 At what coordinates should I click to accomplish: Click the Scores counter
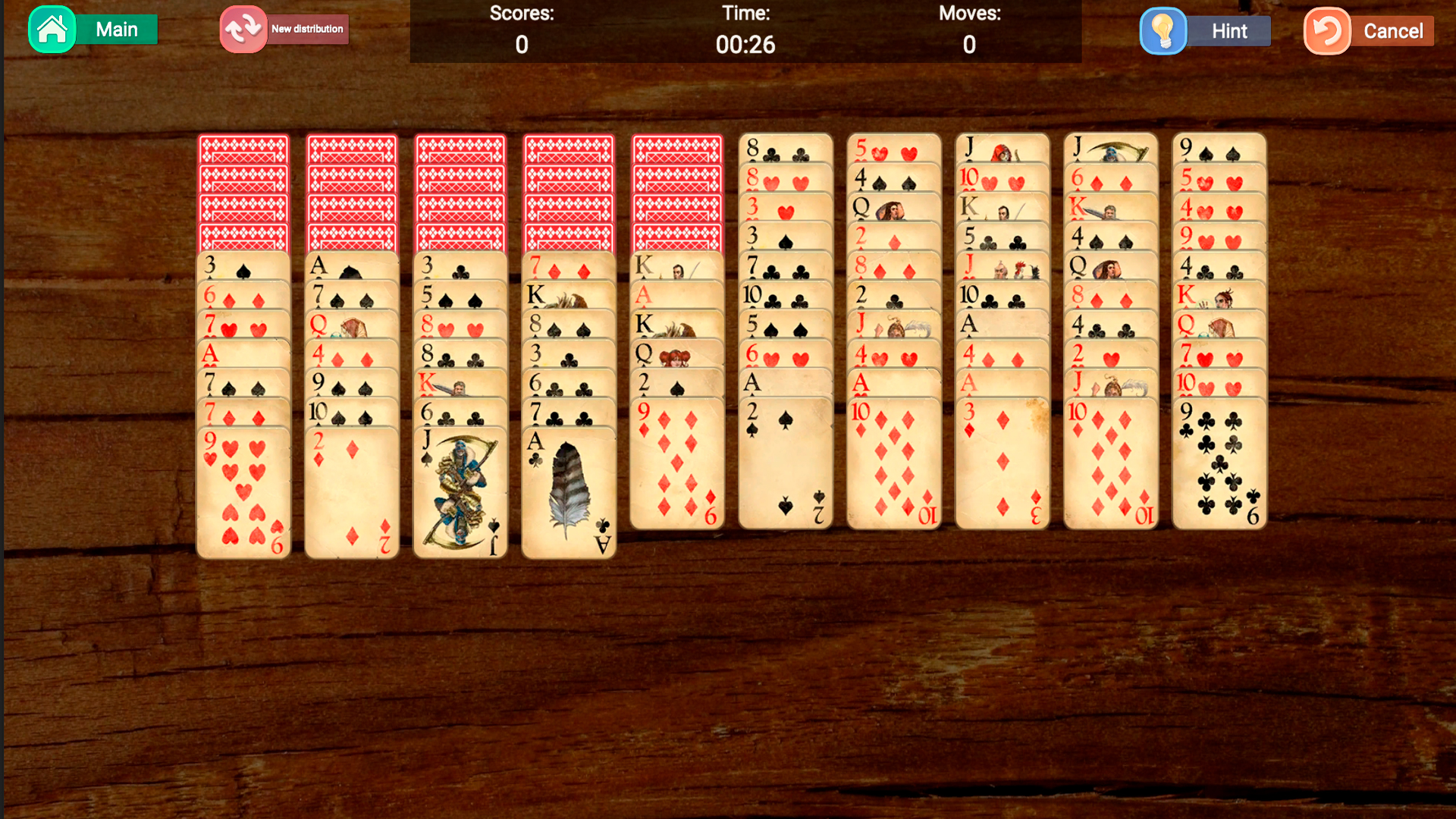522,44
